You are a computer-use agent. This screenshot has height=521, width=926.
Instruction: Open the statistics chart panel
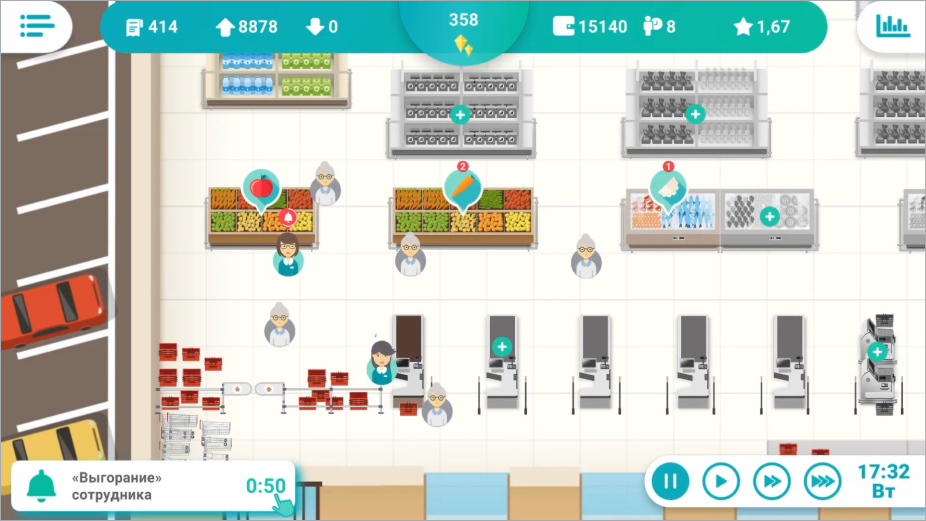coord(892,26)
